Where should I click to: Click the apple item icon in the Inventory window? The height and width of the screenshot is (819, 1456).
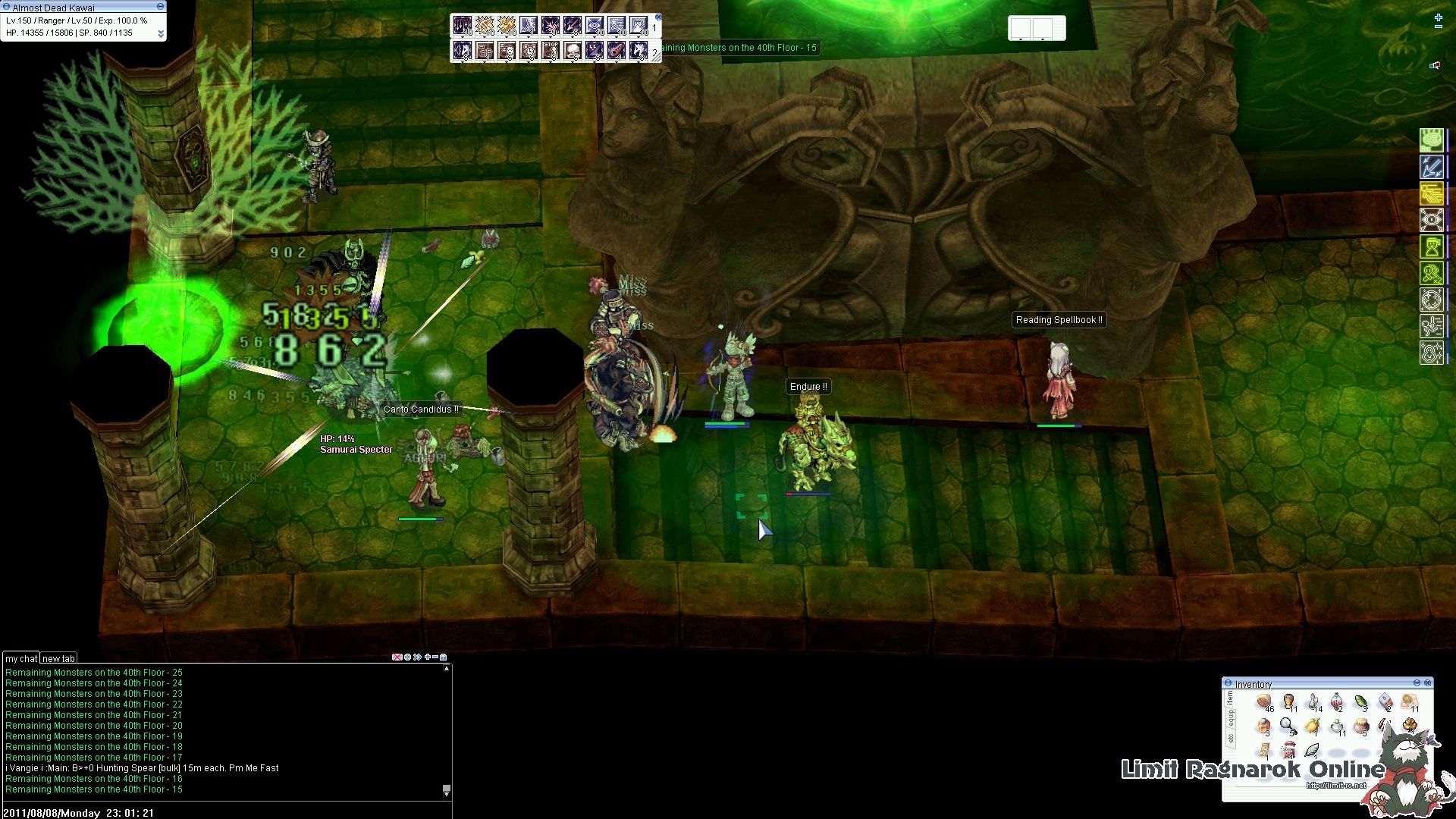(x=1313, y=724)
